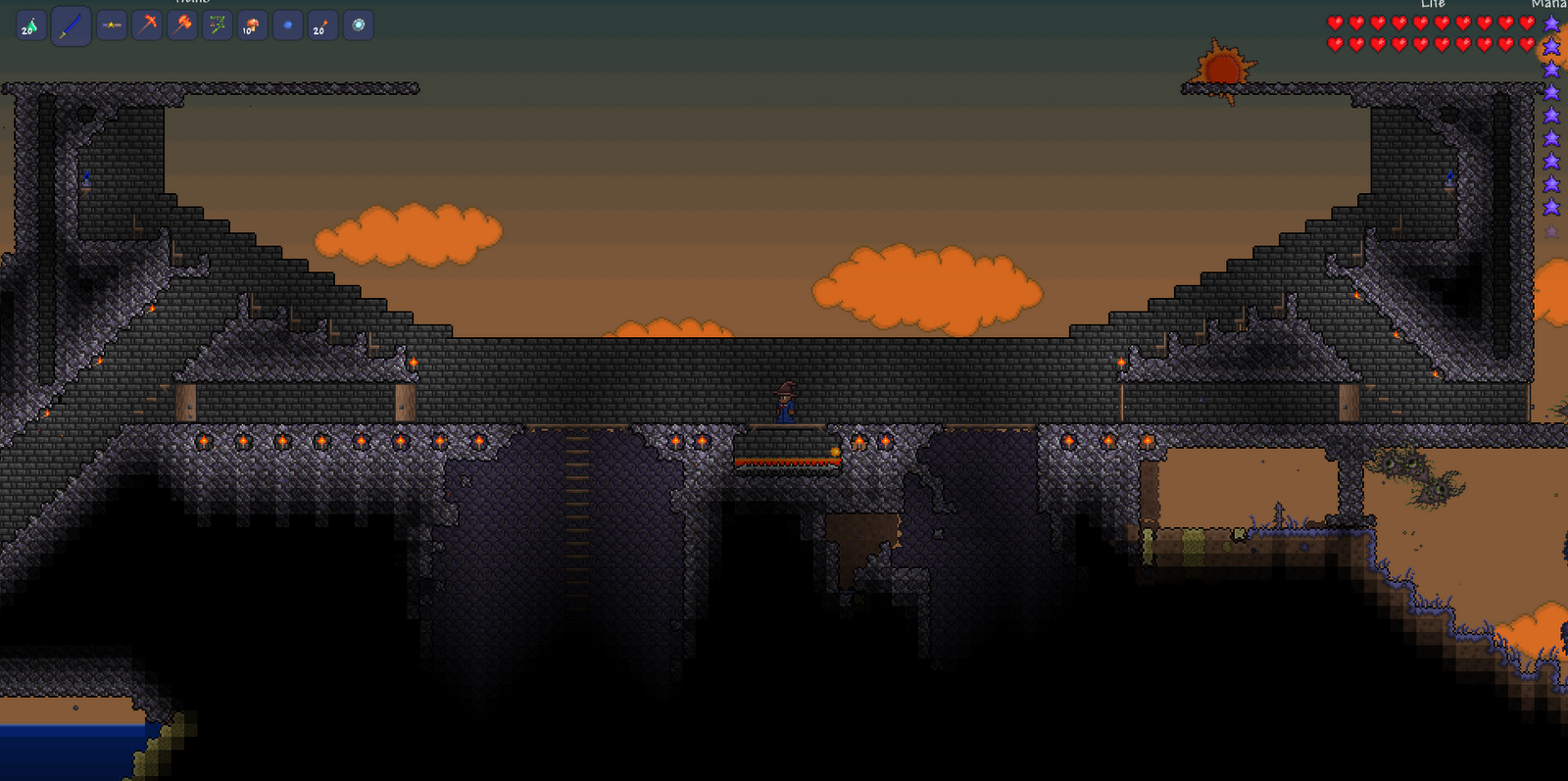1568x781 pixels.
Task: Select the Muramasa sword in the hotbar
Action: [71, 25]
